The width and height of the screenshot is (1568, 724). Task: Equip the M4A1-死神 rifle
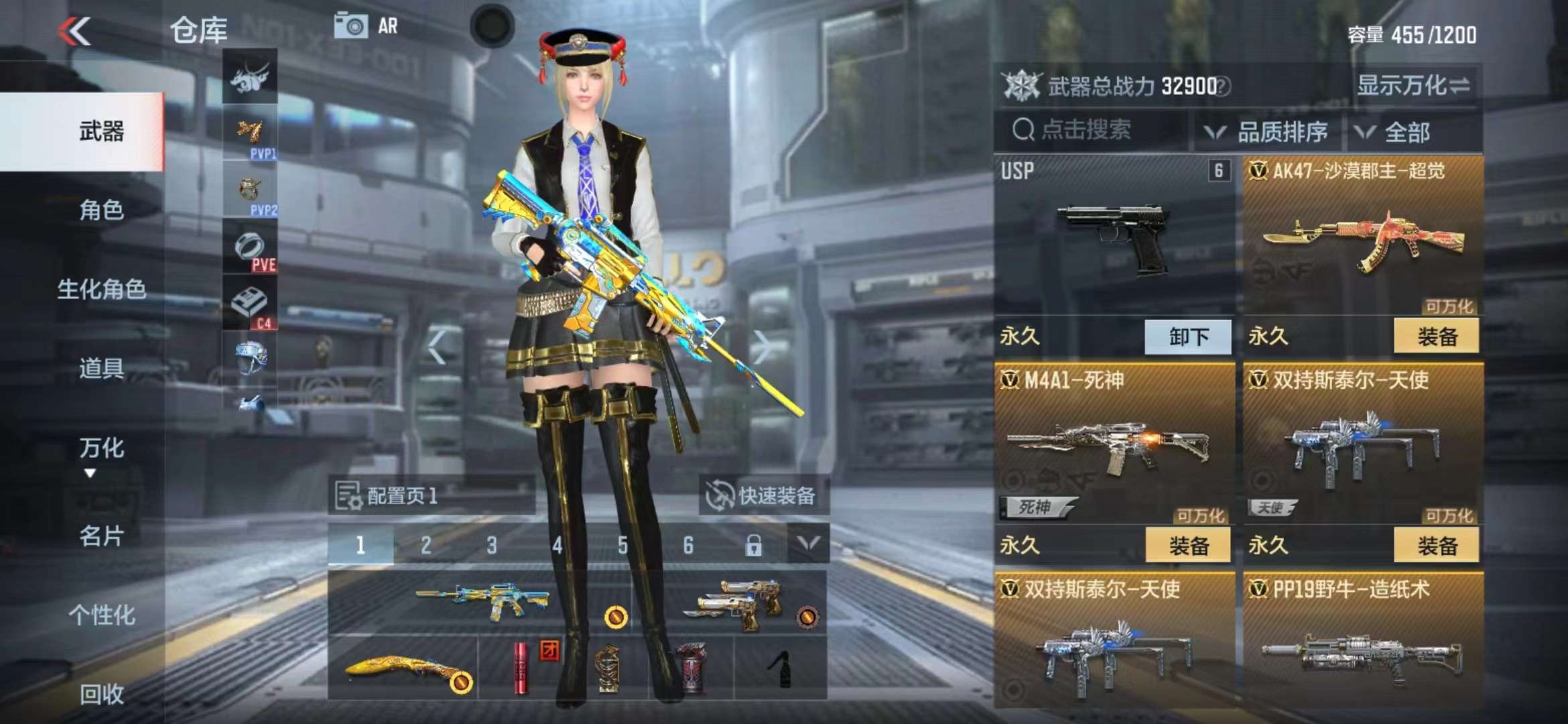pyautogui.click(x=1188, y=546)
